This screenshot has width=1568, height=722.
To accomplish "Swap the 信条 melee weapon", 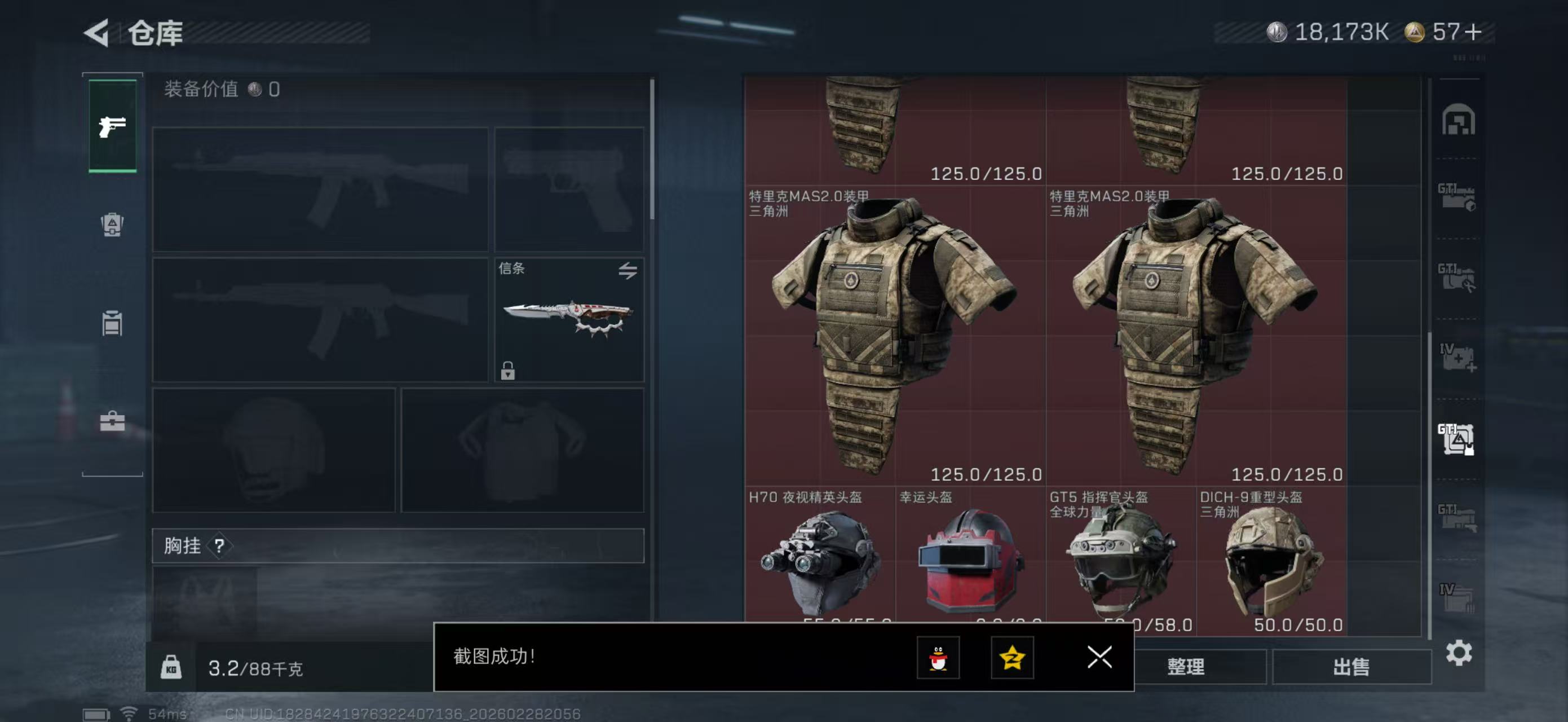I will [628, 270].
